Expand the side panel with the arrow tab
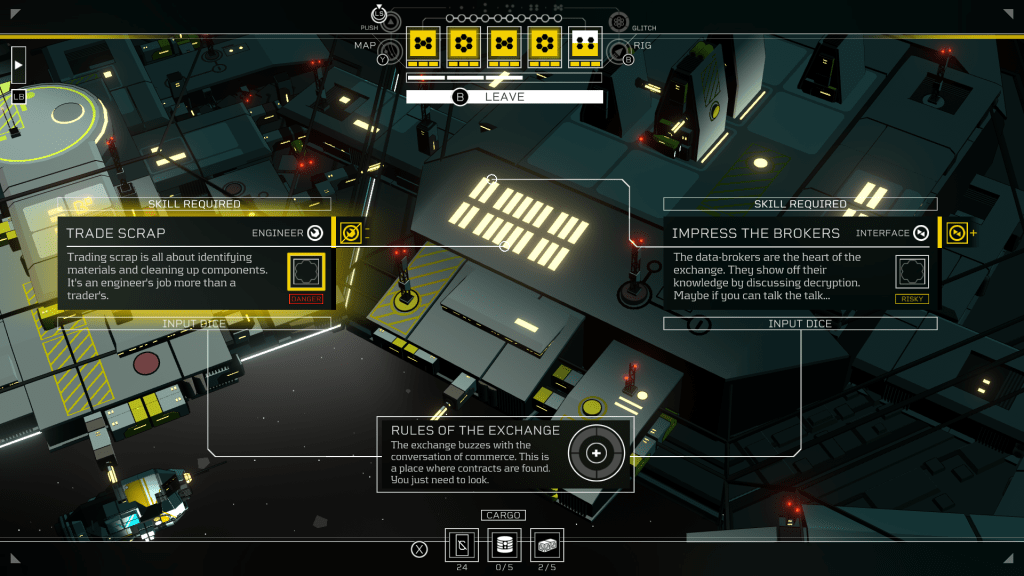1024x576 pixels. (x=18, y=65)
